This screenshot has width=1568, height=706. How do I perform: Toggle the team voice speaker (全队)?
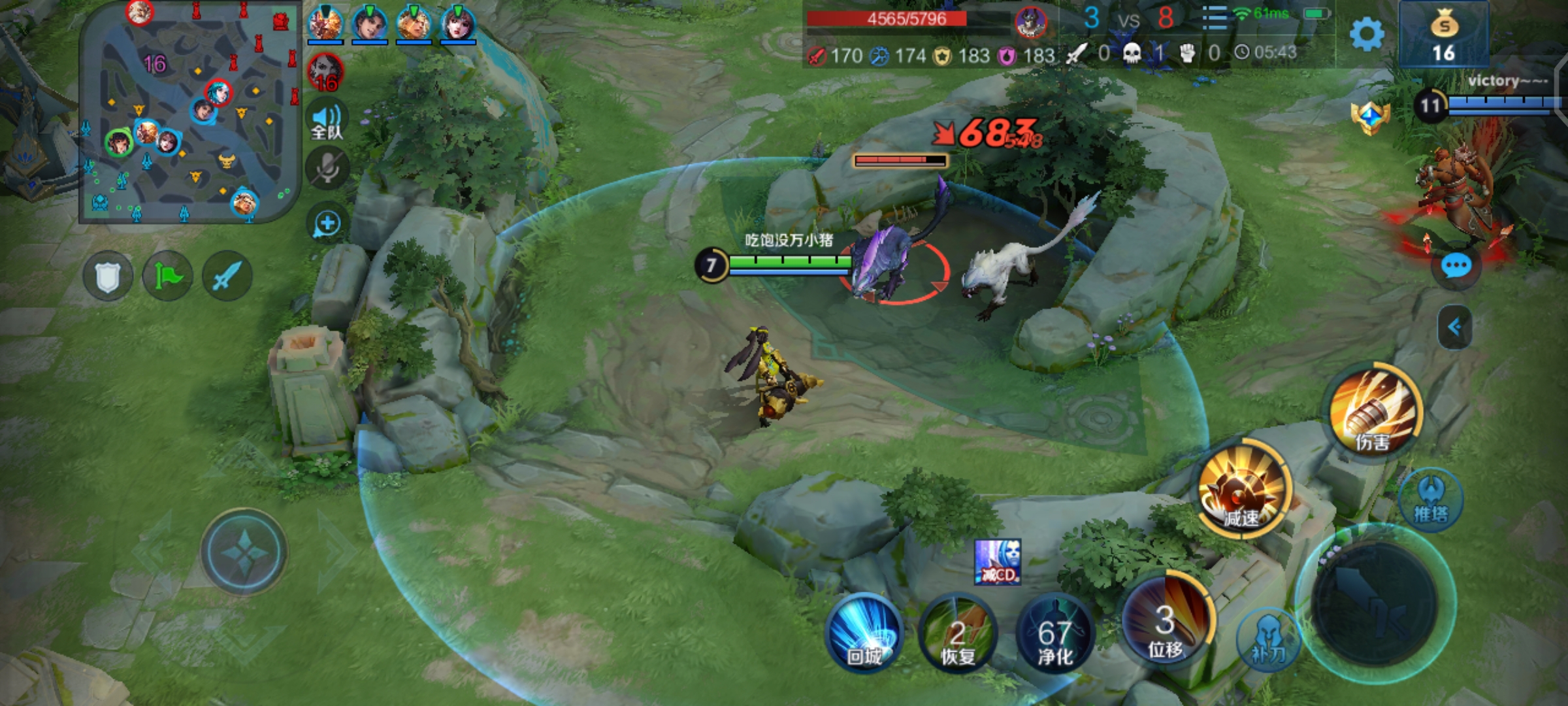click(x=327, y=121)
